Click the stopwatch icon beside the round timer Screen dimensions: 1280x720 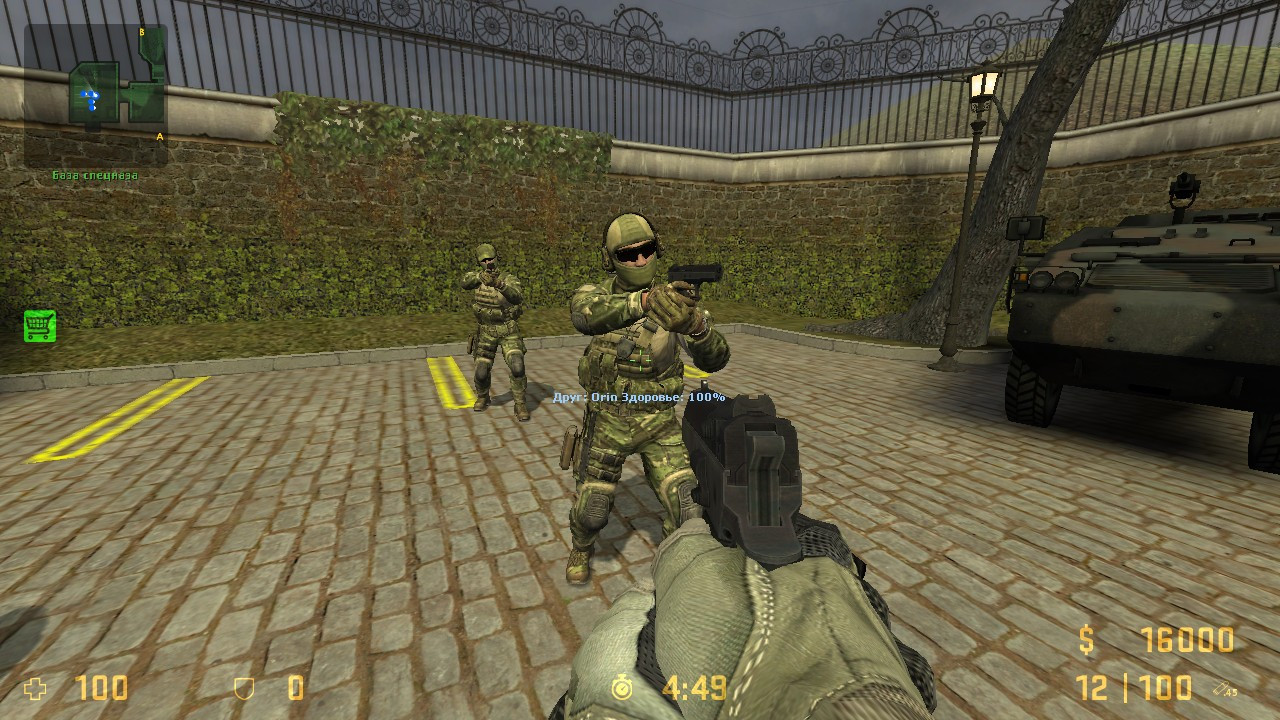[624, 689]
